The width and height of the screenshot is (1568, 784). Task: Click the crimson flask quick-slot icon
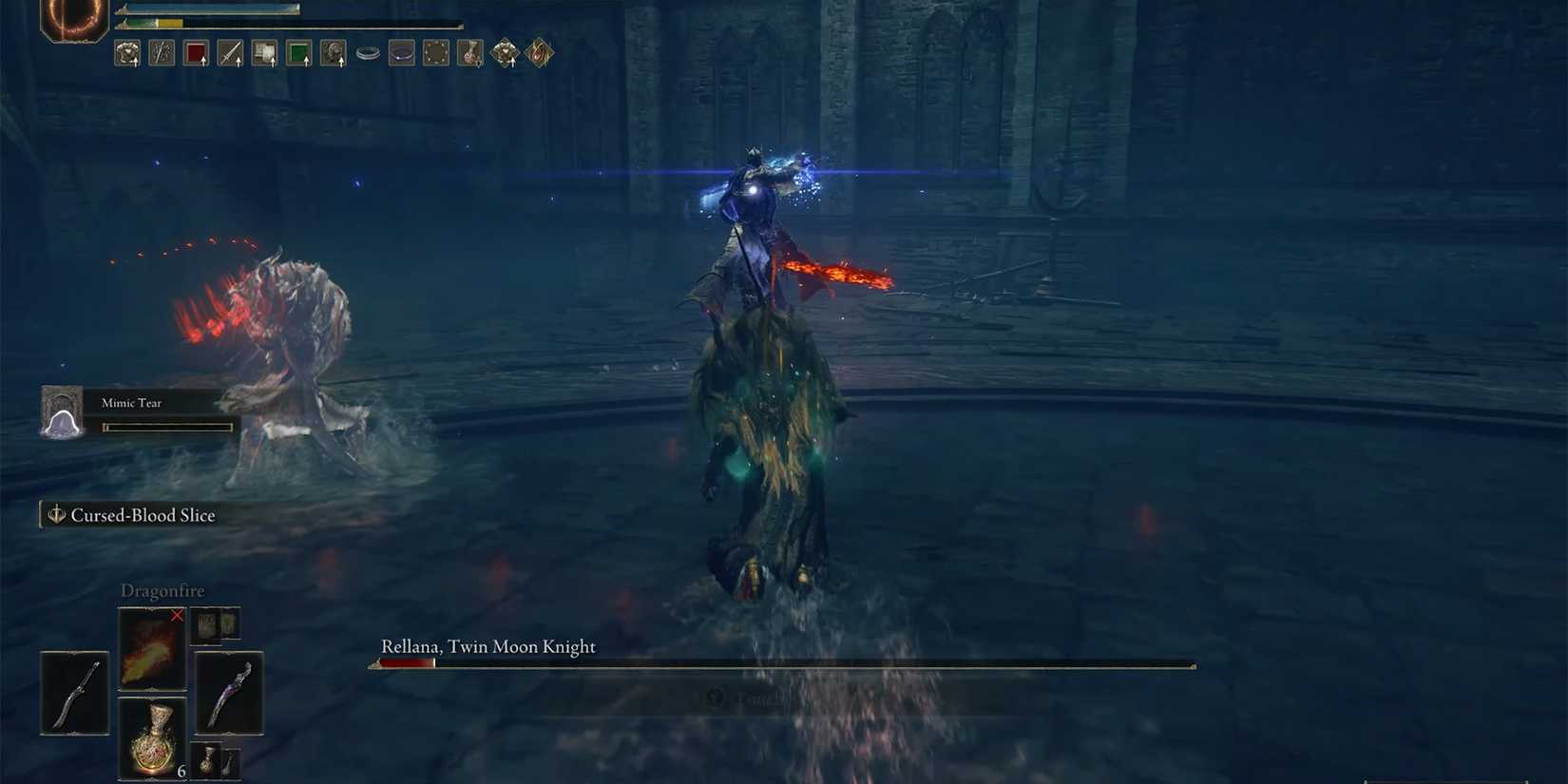click(195, 52)
